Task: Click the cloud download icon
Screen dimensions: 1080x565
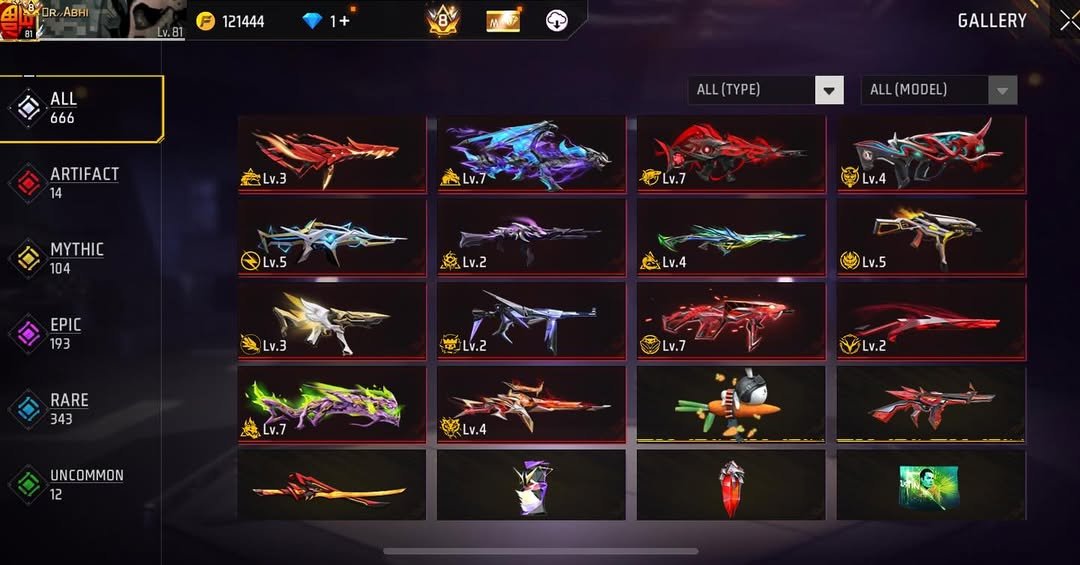Action: click(558, 20)
